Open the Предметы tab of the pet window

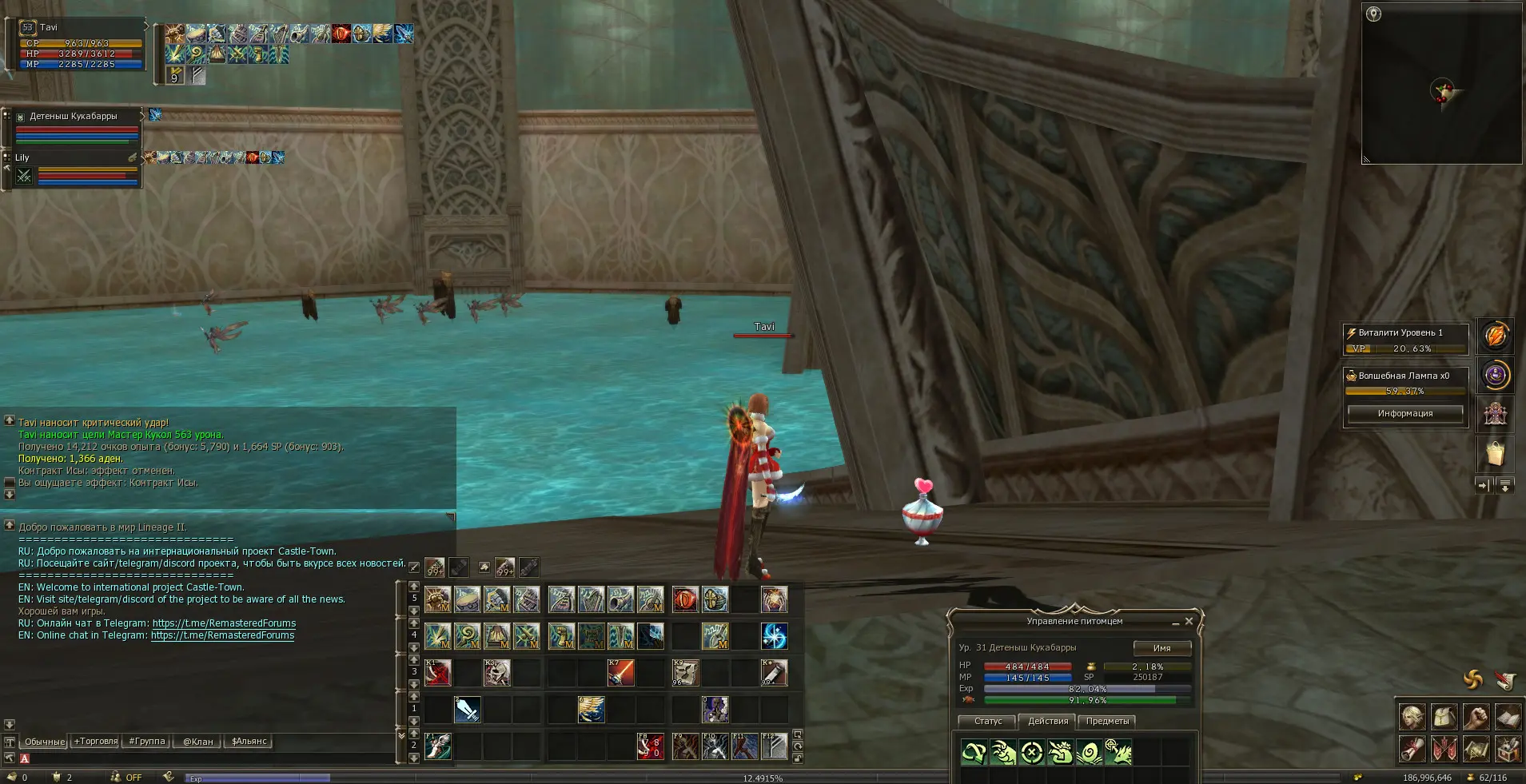tap(1107, 721)
